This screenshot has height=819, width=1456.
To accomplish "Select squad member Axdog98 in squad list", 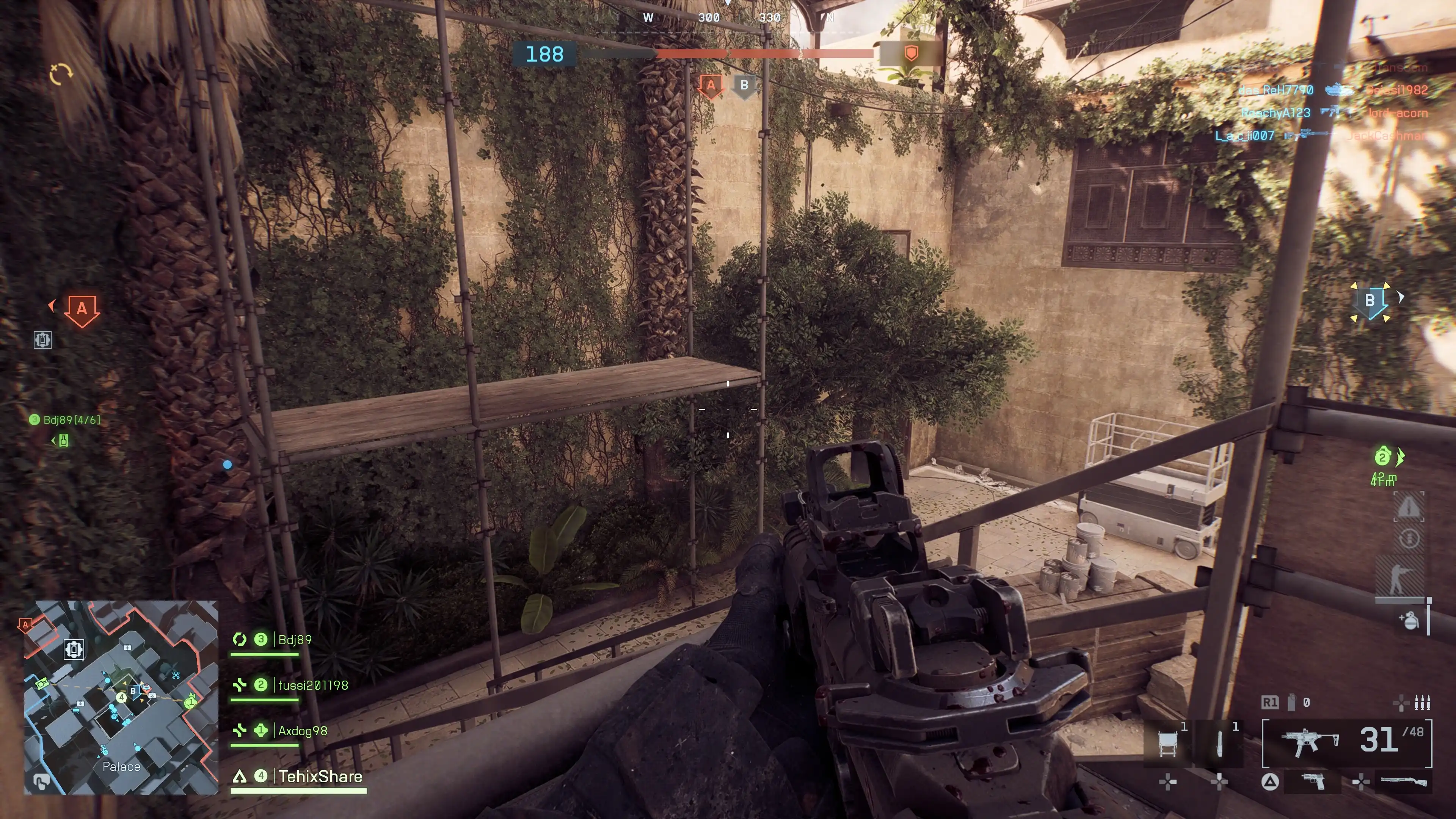I will (x=303, y=731).
